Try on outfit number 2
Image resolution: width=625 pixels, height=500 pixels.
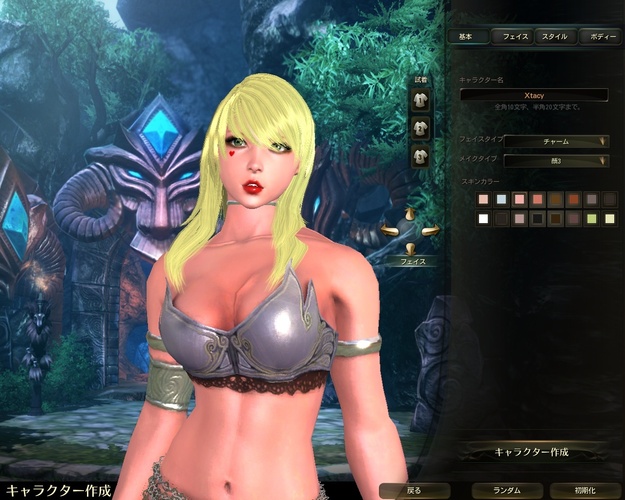421,127
